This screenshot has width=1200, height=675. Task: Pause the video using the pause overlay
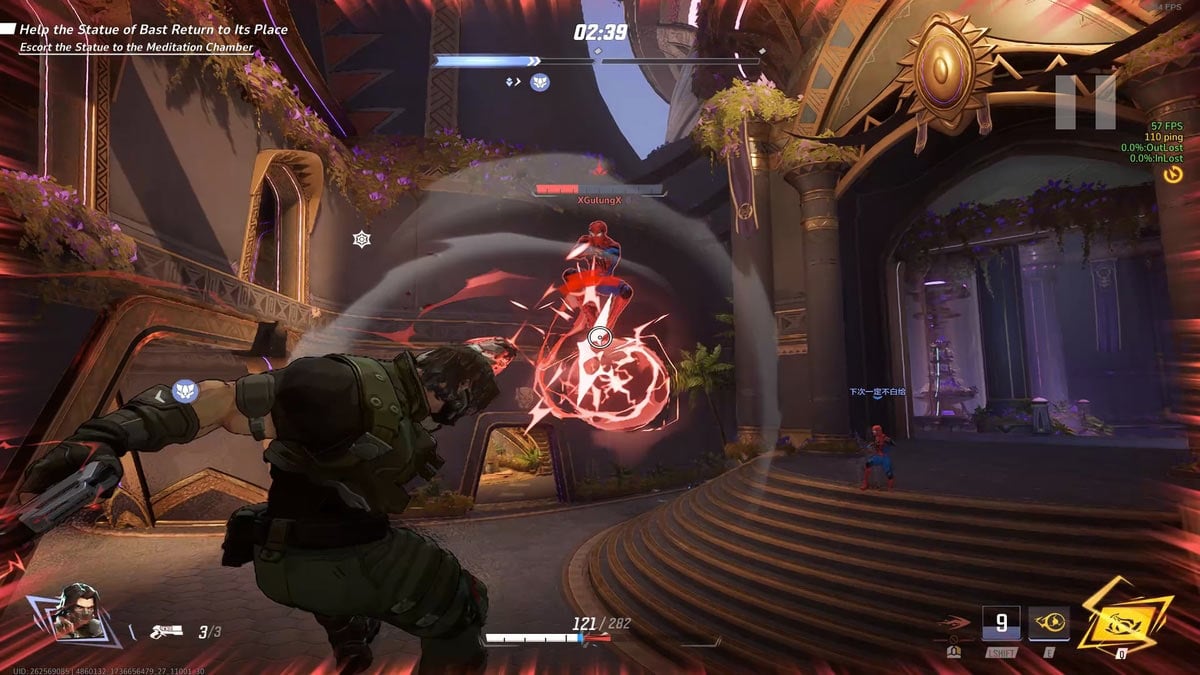[x=1086, y=102]
